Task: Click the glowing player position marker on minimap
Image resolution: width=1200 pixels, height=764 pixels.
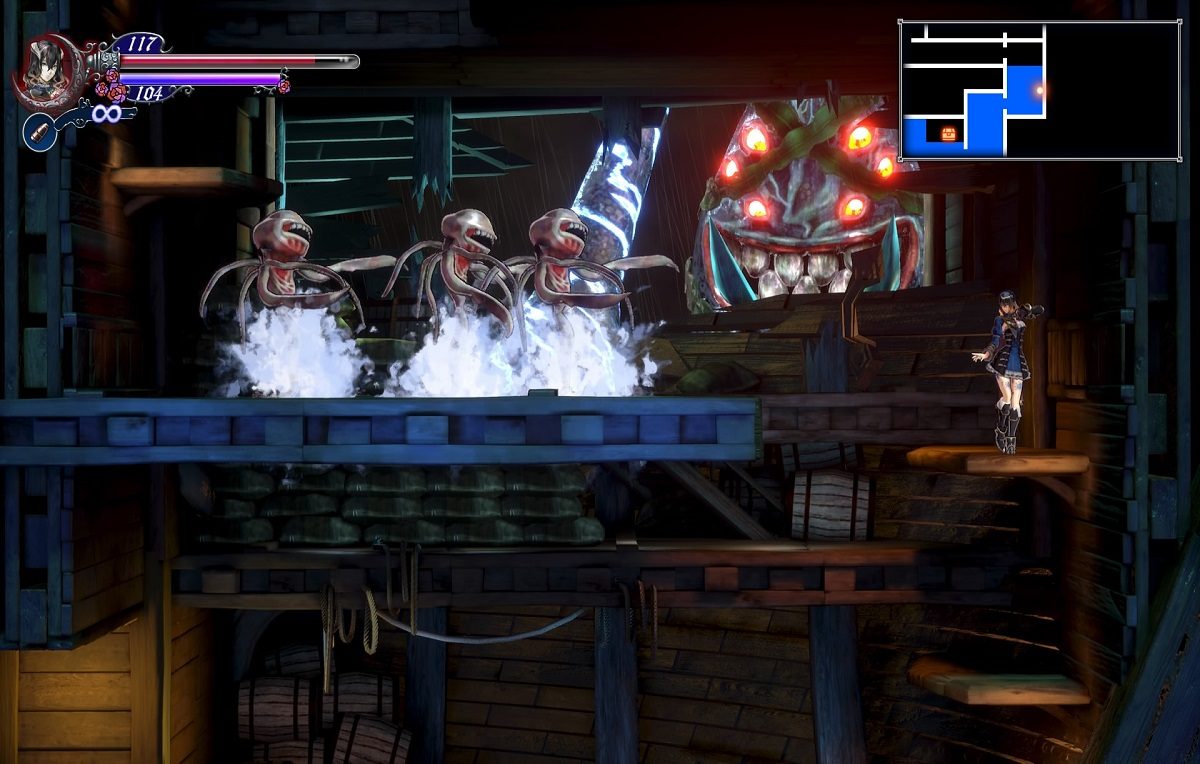Action: (1039, 90)
